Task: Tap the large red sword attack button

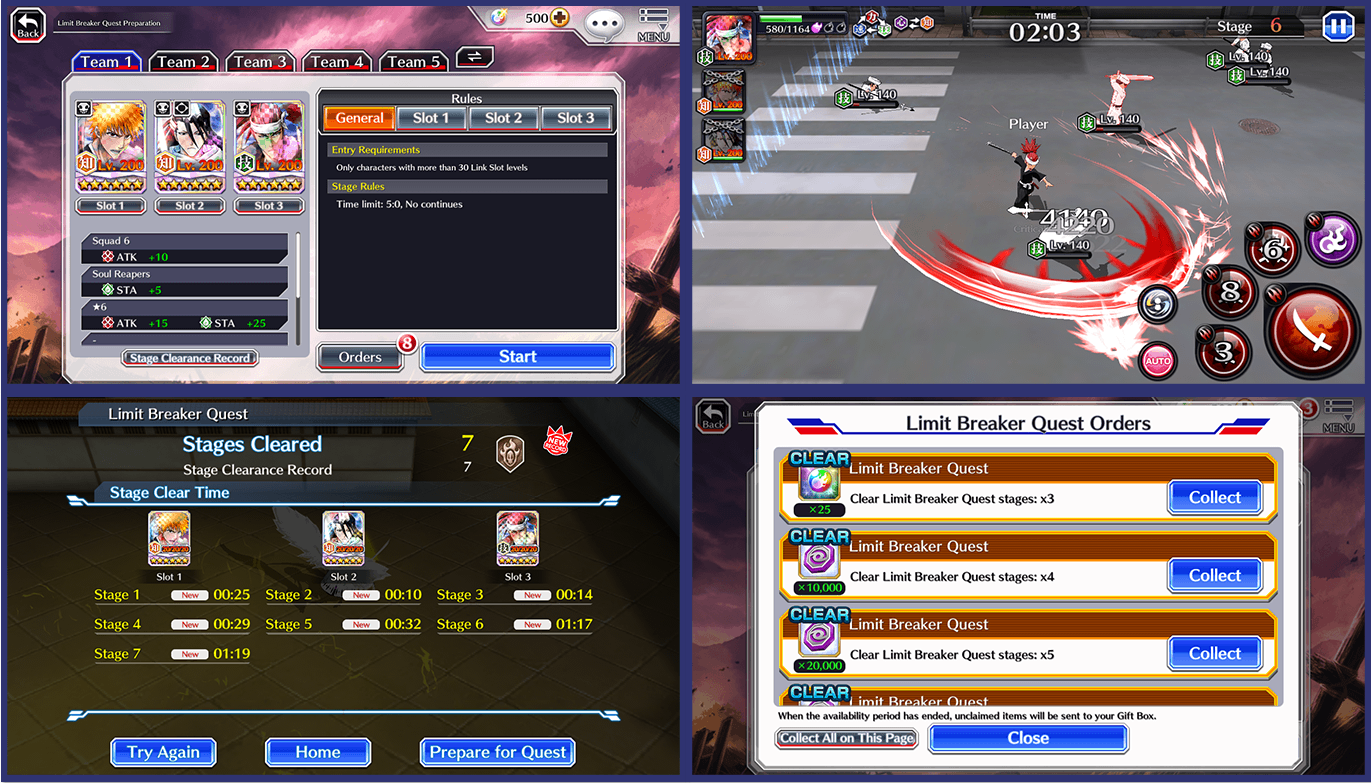Action: (1311, 330)
